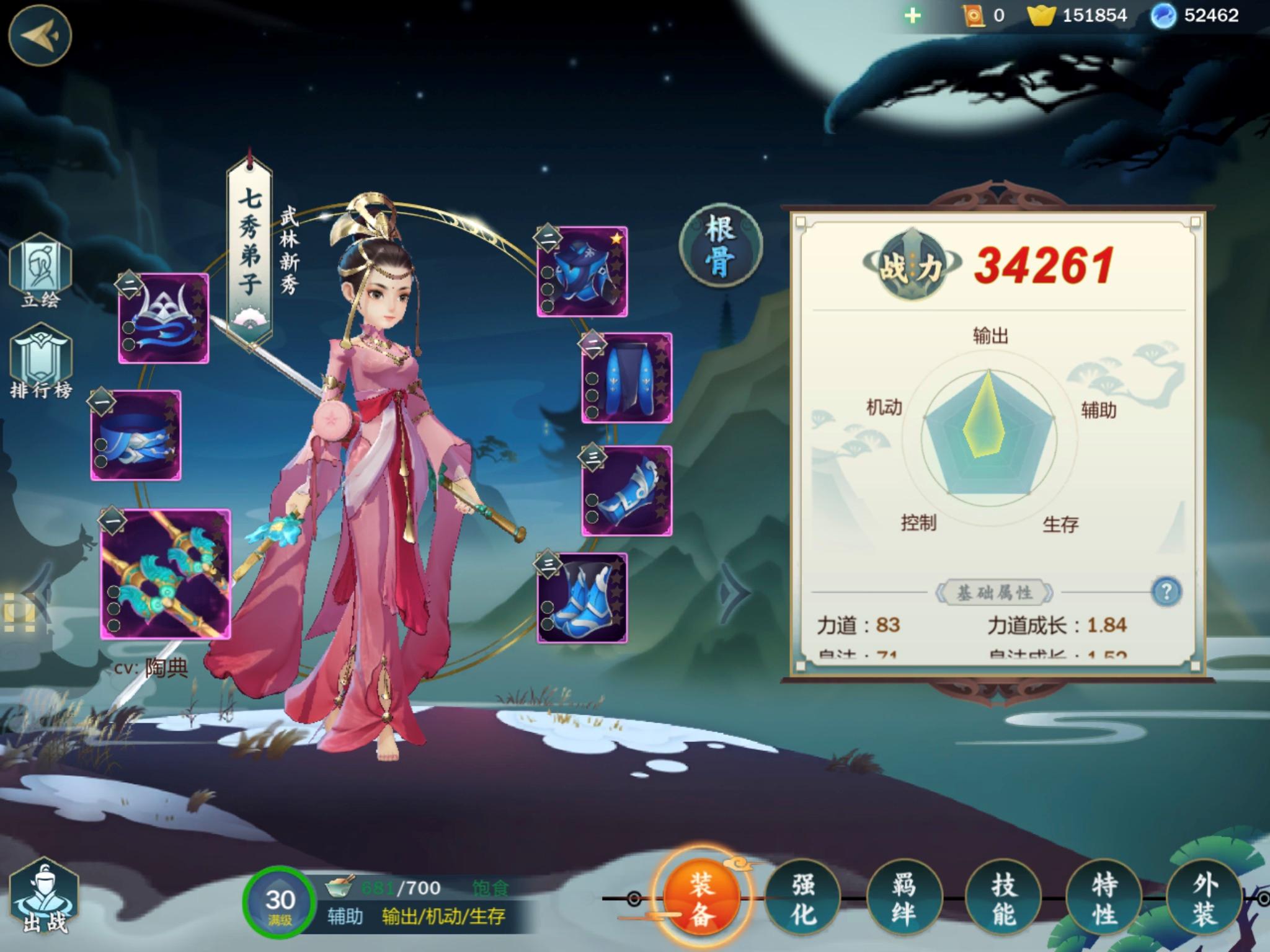Viewport: 1270px width, 952px height.
Task: Switch to the 装备 equipment tab
Action: pos(701,896)
